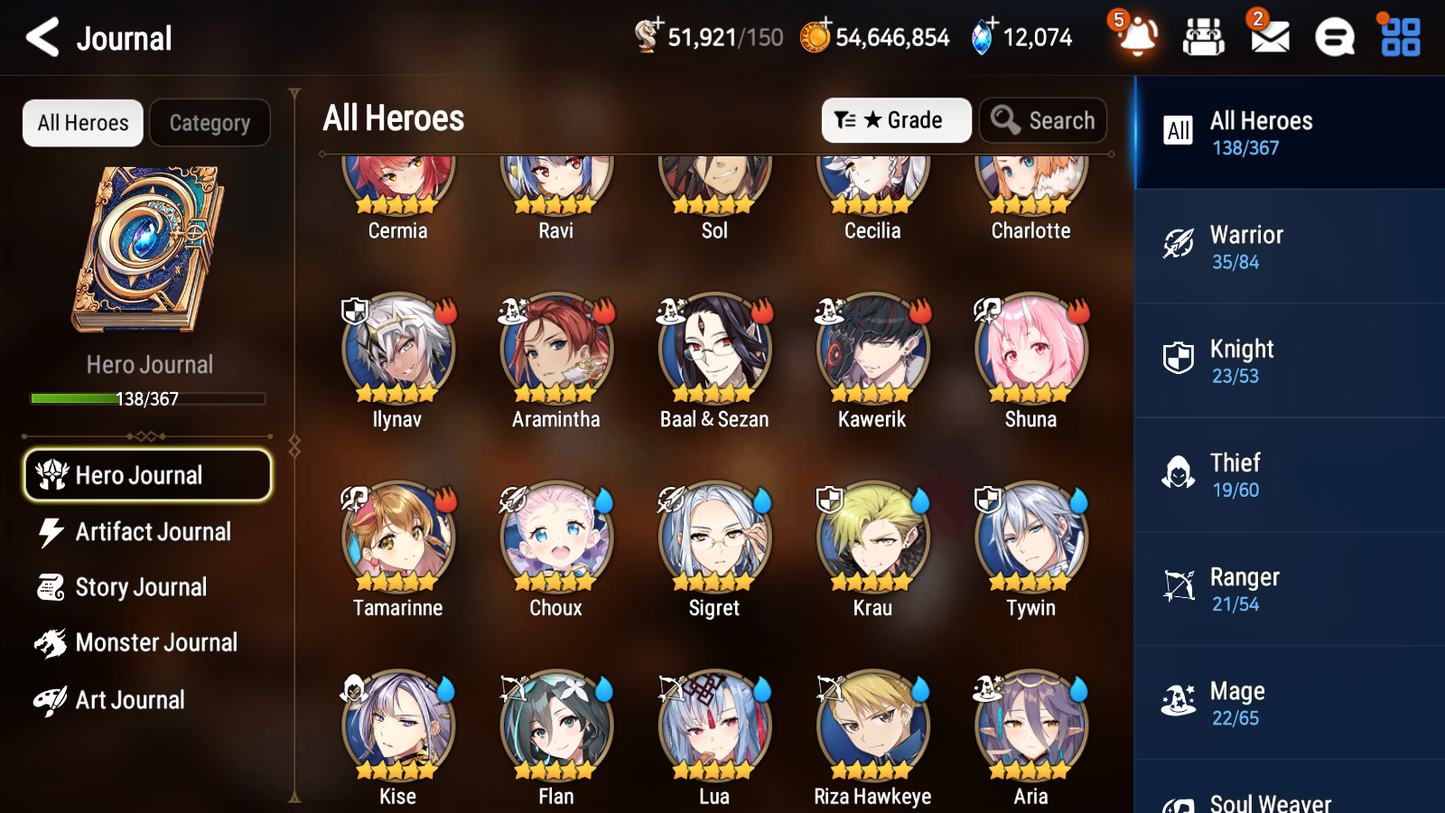The height and width of the screenshot is (813, 1445).
Task: Open the mailbox with 2 new messages
Action: click(x=1268, y=36)
